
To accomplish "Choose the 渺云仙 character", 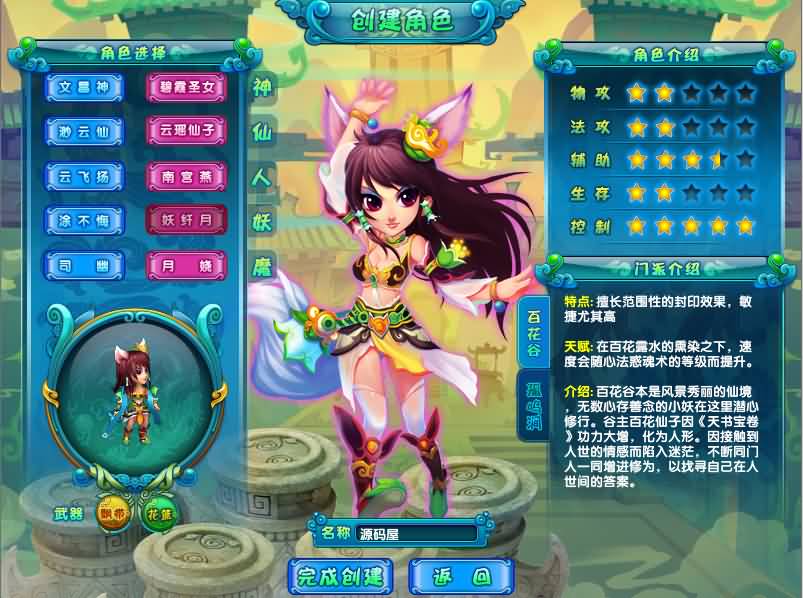I will (x=84, y=131).
